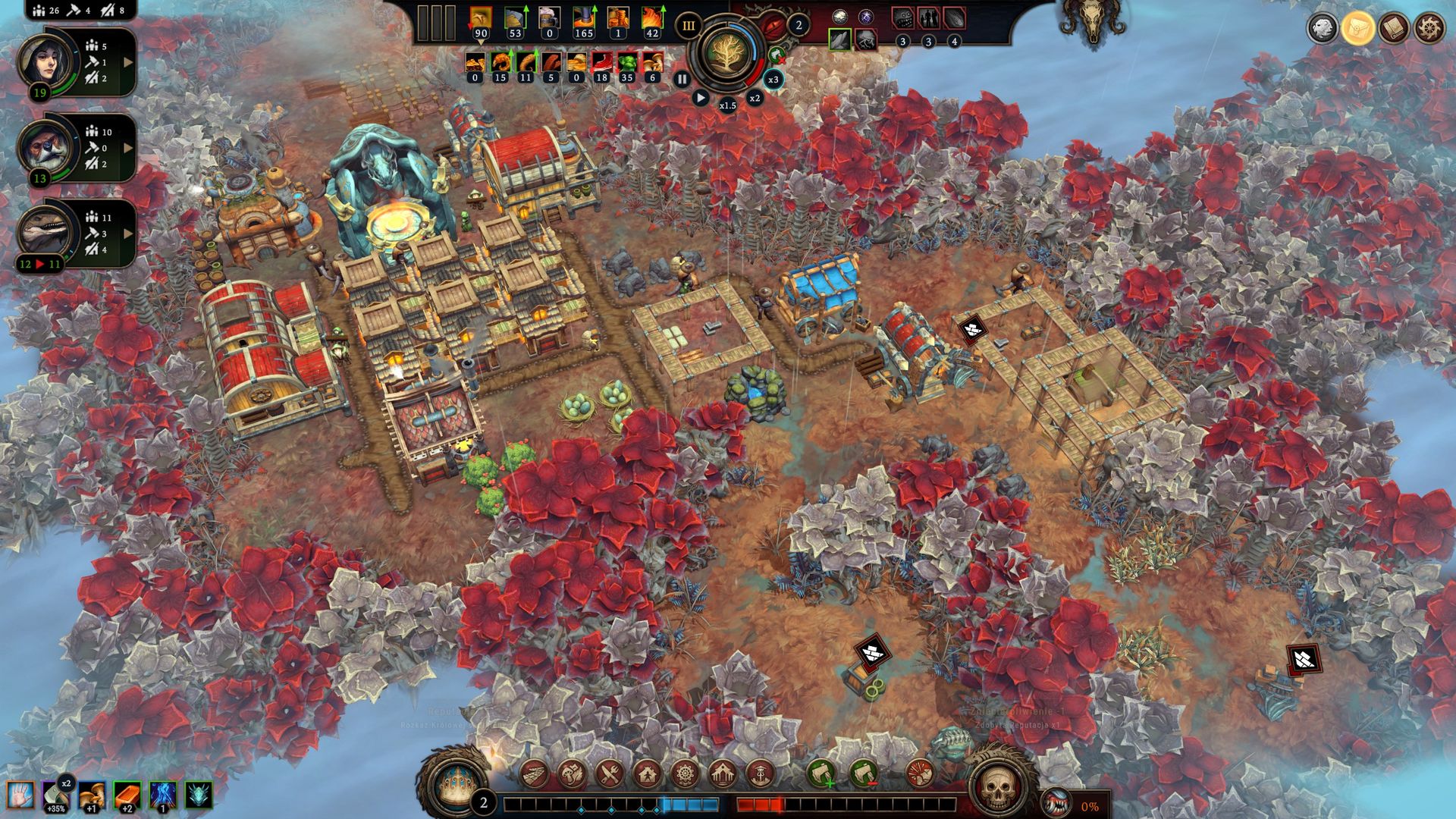Image resolution: width=1456 pixels, height=819 pixels.
Task: Set game speed to x2
Action: click(755, 99)
